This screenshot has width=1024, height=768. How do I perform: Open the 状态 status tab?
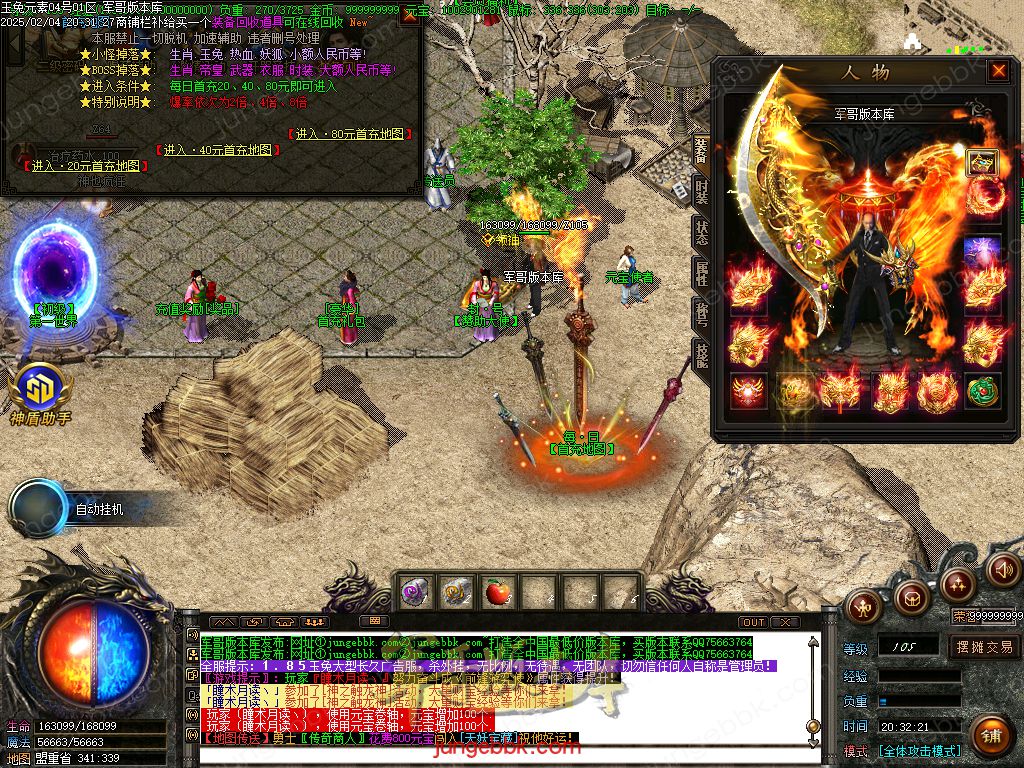click(702, 231)
